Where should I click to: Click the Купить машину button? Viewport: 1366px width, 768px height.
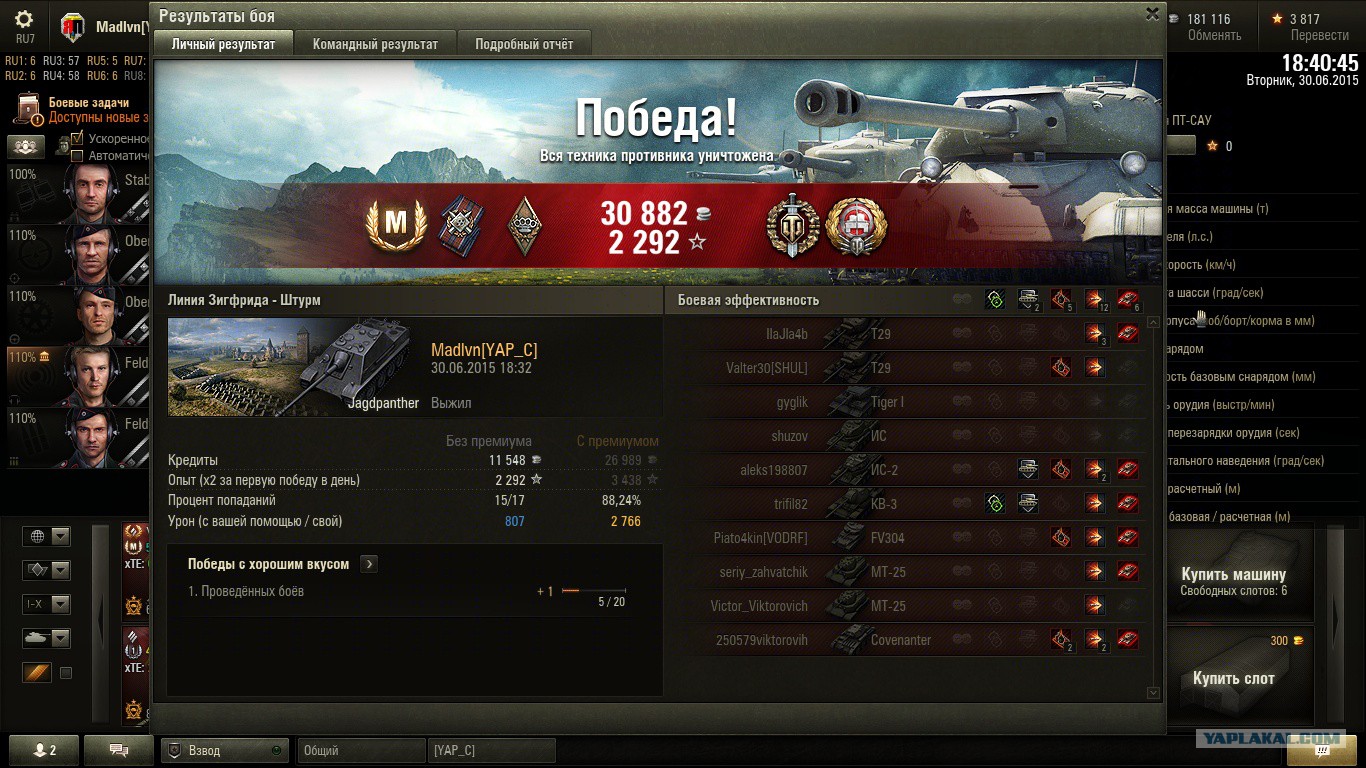pyautogui.click(x=1233, y=581)
